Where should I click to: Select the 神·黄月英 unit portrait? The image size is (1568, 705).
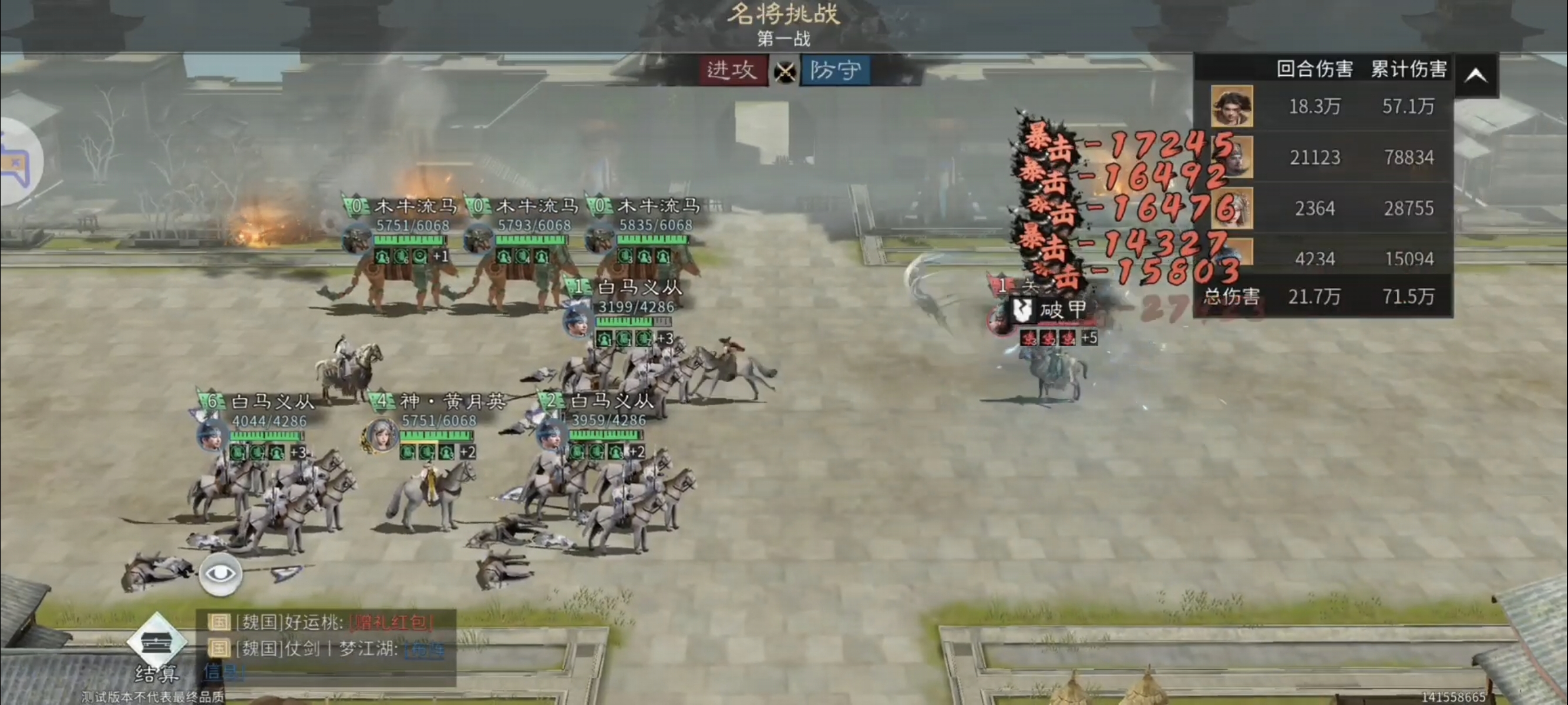pyautogui.click(x=381, y=436)
